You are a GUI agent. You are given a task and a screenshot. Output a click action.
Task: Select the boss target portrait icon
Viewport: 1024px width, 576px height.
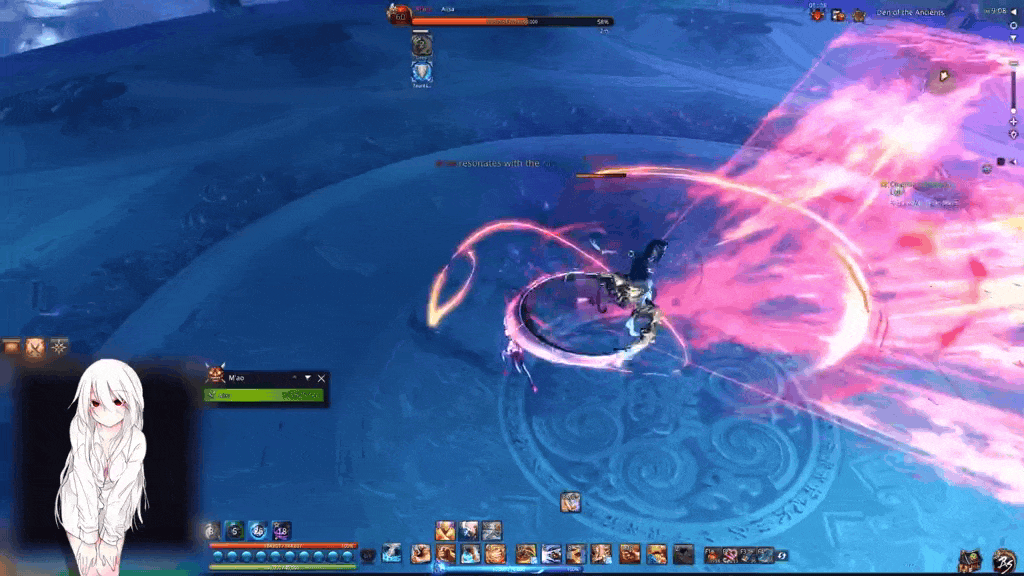click(x=400, y=15)
